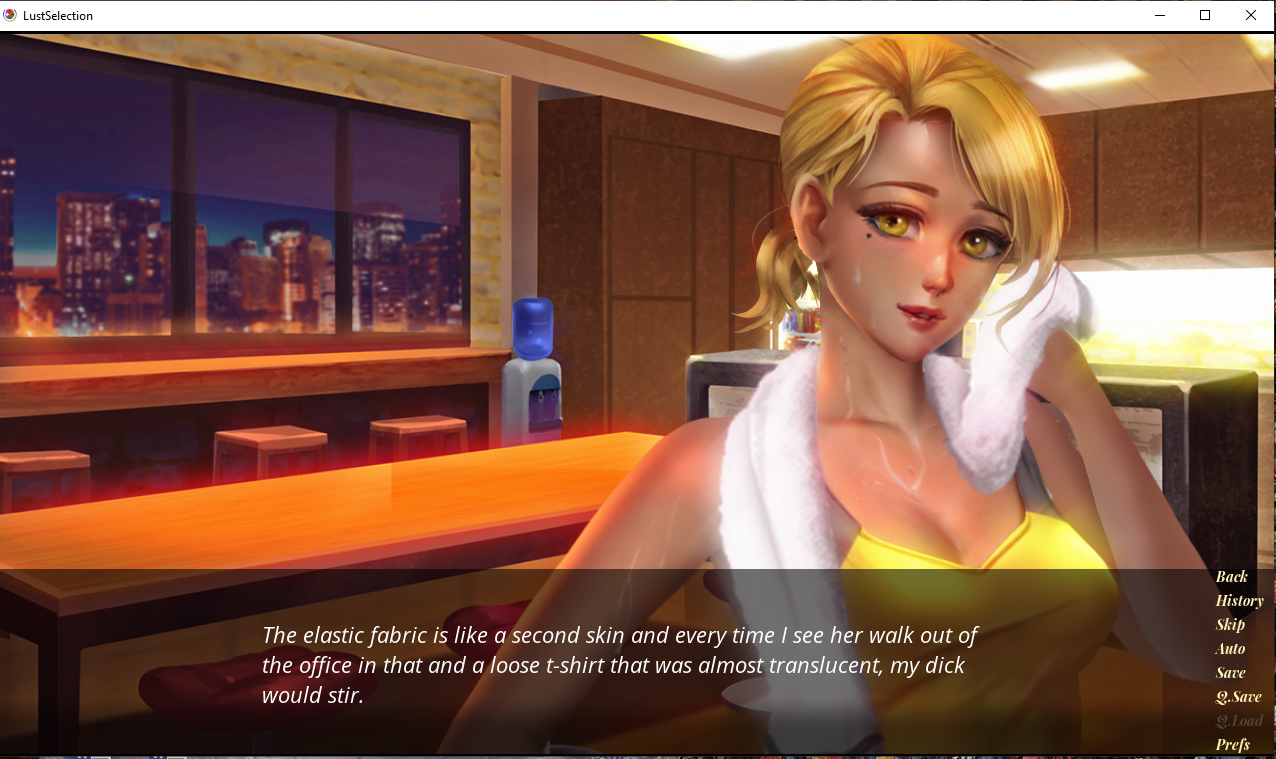Enable Auto text advance
This screenshot has width=1276, height=759.
point(1230,649)
